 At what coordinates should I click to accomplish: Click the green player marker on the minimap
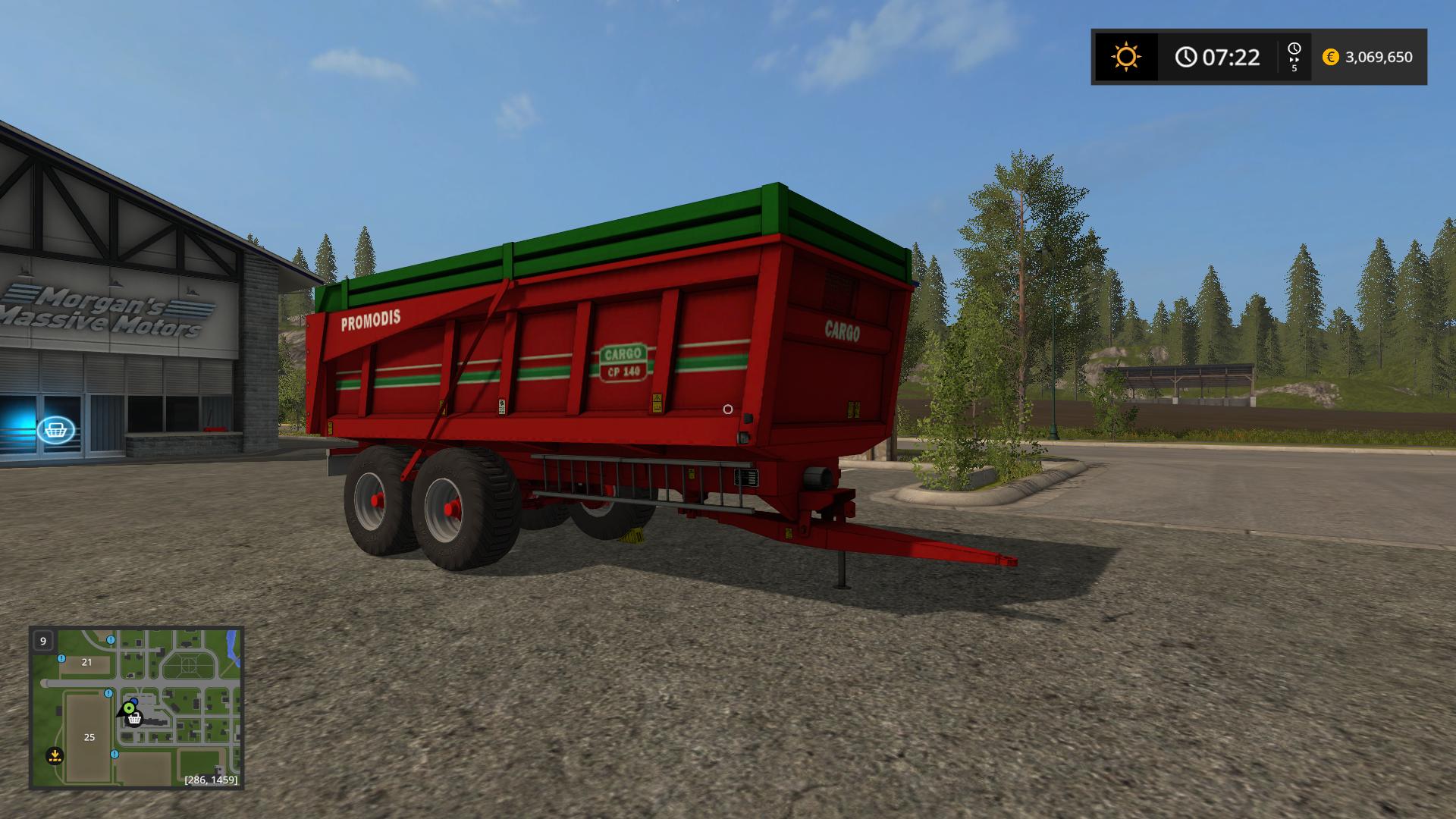[128, 708]
